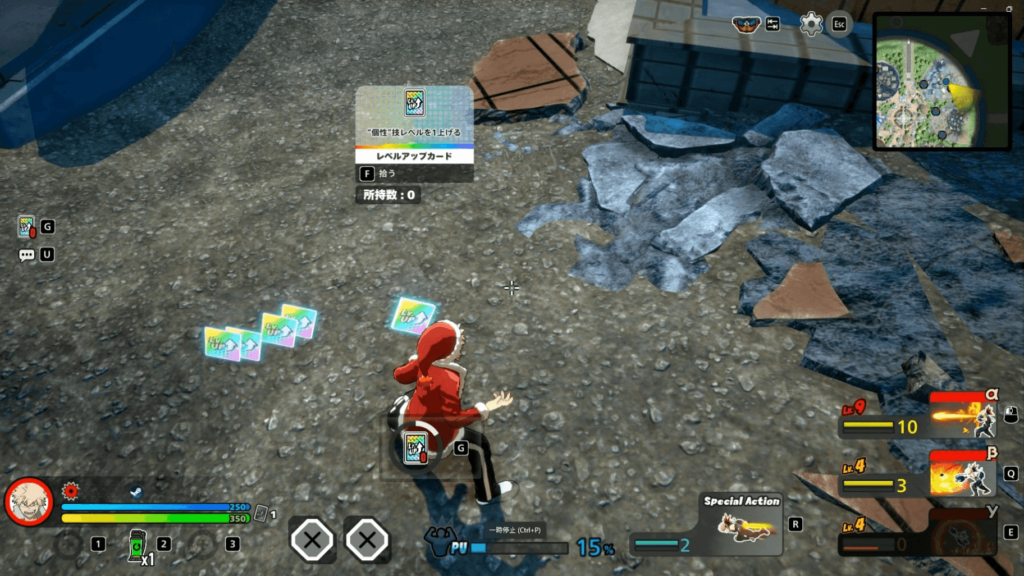
Task: Open the chat speech bubble icon
Action: [x=27, y=255]
